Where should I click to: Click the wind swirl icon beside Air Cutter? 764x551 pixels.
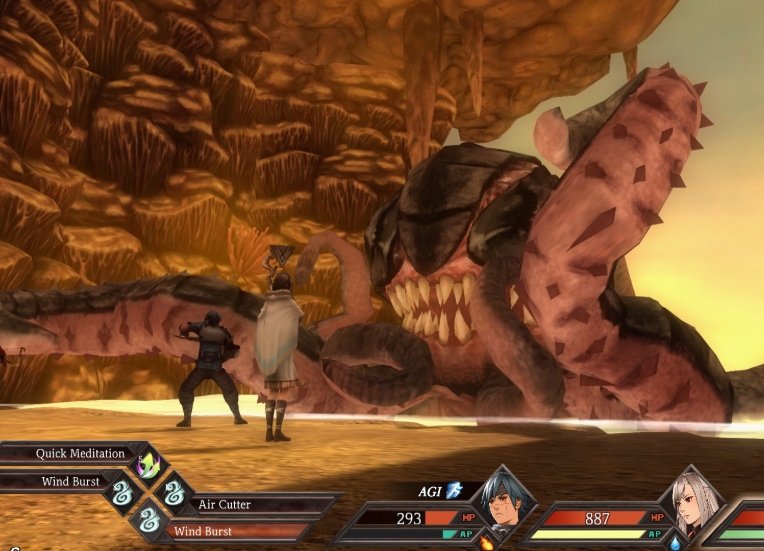[x=175, y=492]
